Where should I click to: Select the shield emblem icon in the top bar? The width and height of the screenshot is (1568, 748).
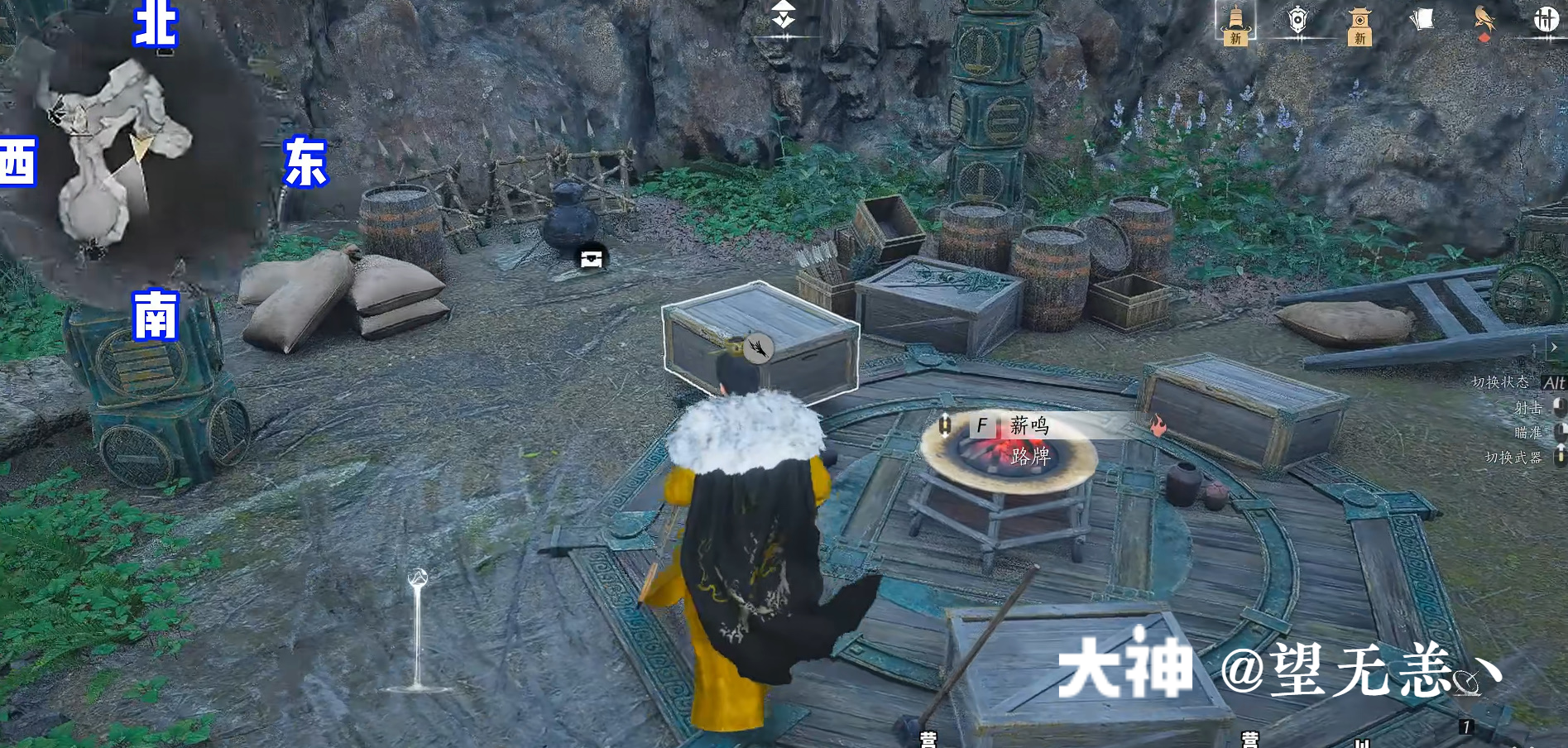pyautogui.click(x=1297, y=21)
